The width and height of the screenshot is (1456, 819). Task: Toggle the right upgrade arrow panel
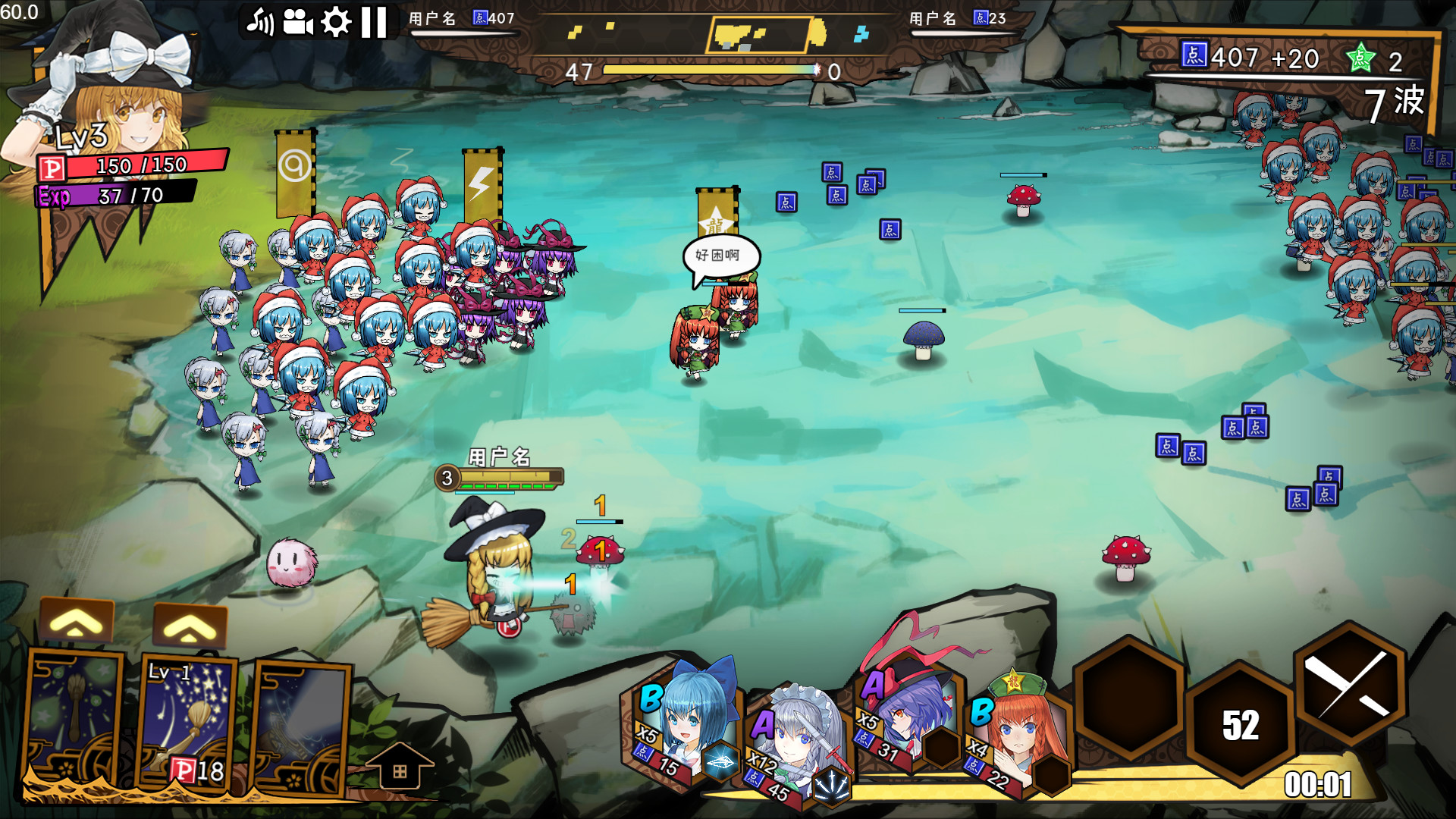click(x=188, y=626)
